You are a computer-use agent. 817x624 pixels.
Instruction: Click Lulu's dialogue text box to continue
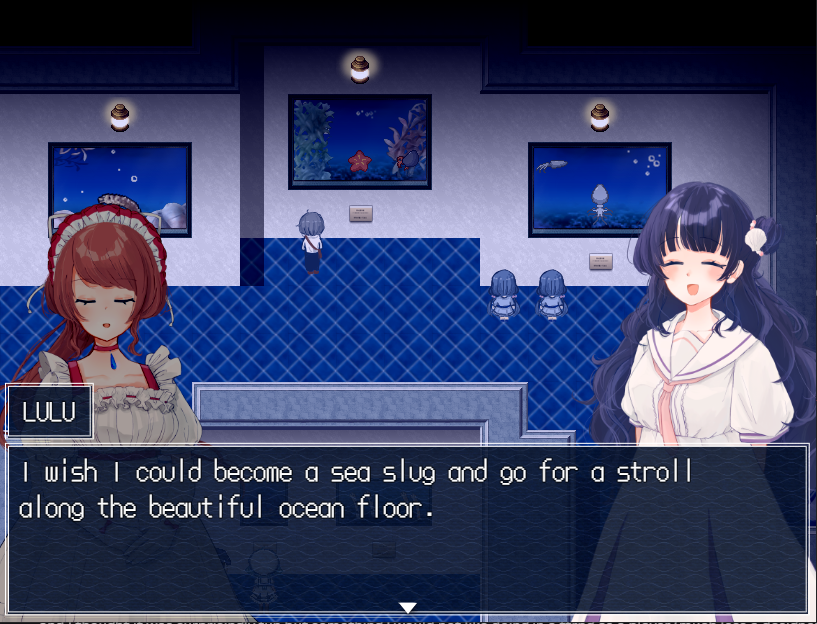407,528
